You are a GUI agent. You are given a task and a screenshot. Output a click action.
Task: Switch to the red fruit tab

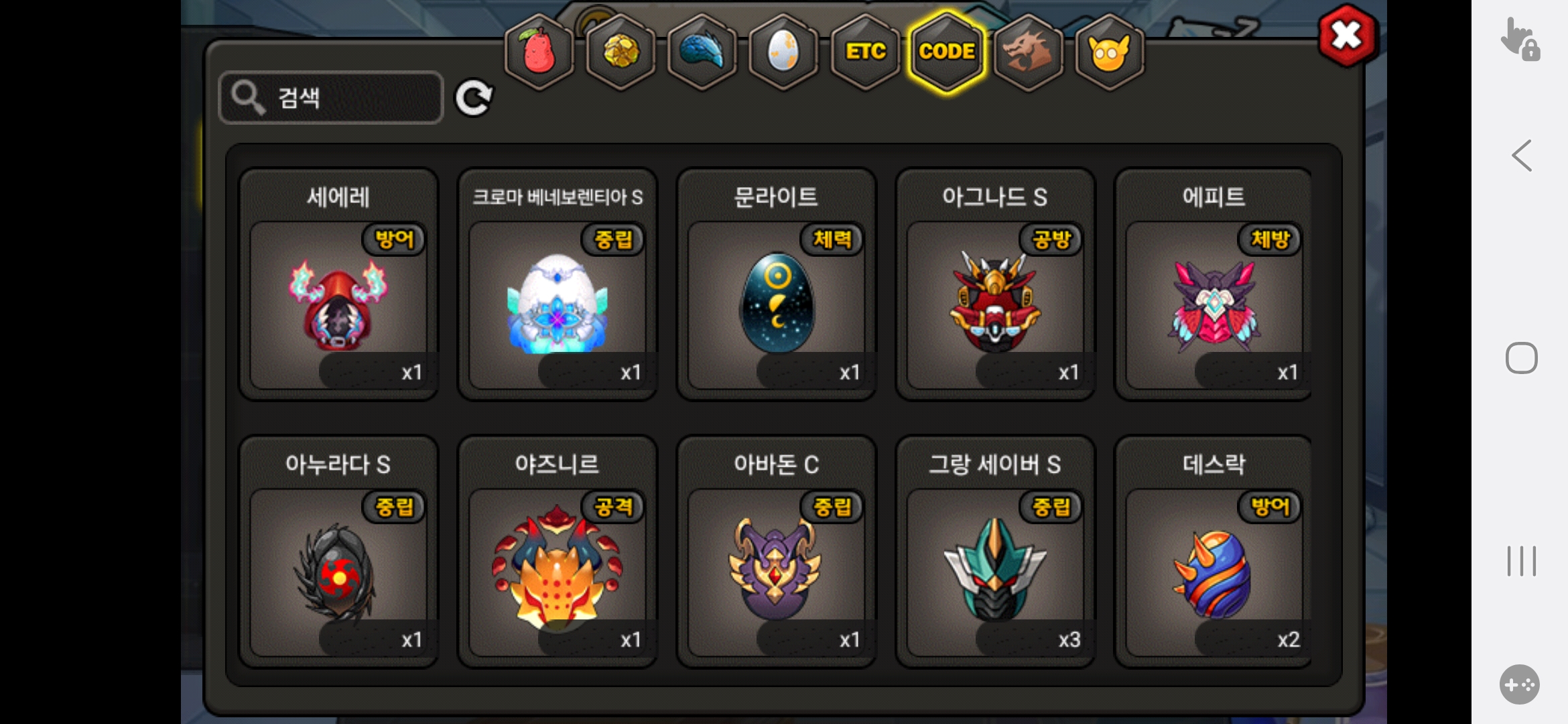(x=539, y=52)
